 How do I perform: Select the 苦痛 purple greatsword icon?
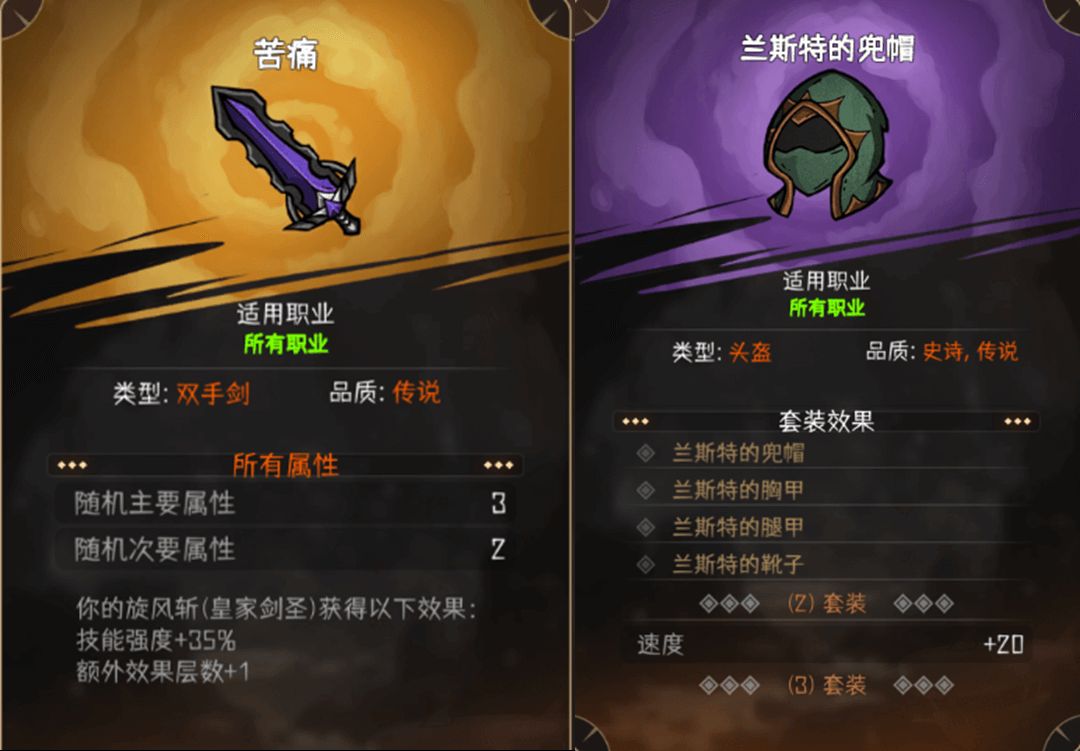[x=285, y=157]
